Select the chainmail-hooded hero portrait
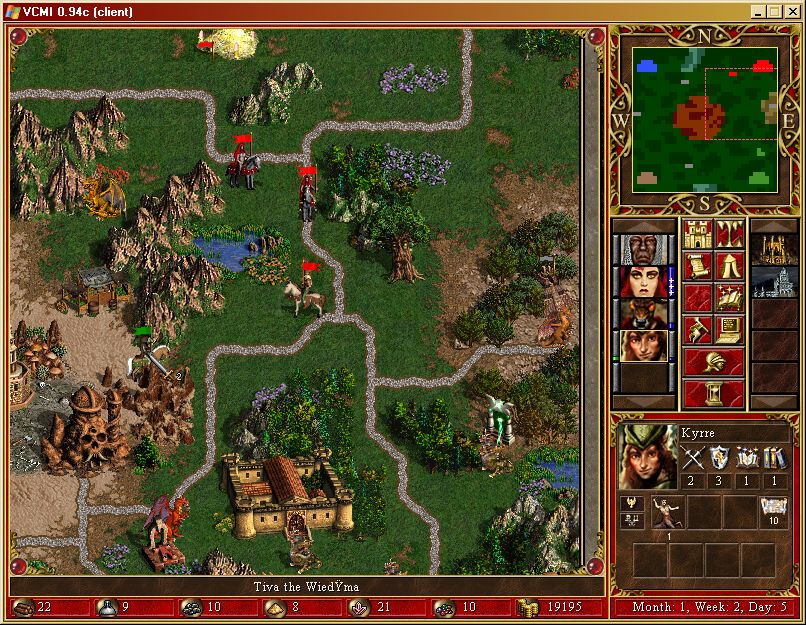The width and height of the screenshot is (806, 625). pos(635,250)
